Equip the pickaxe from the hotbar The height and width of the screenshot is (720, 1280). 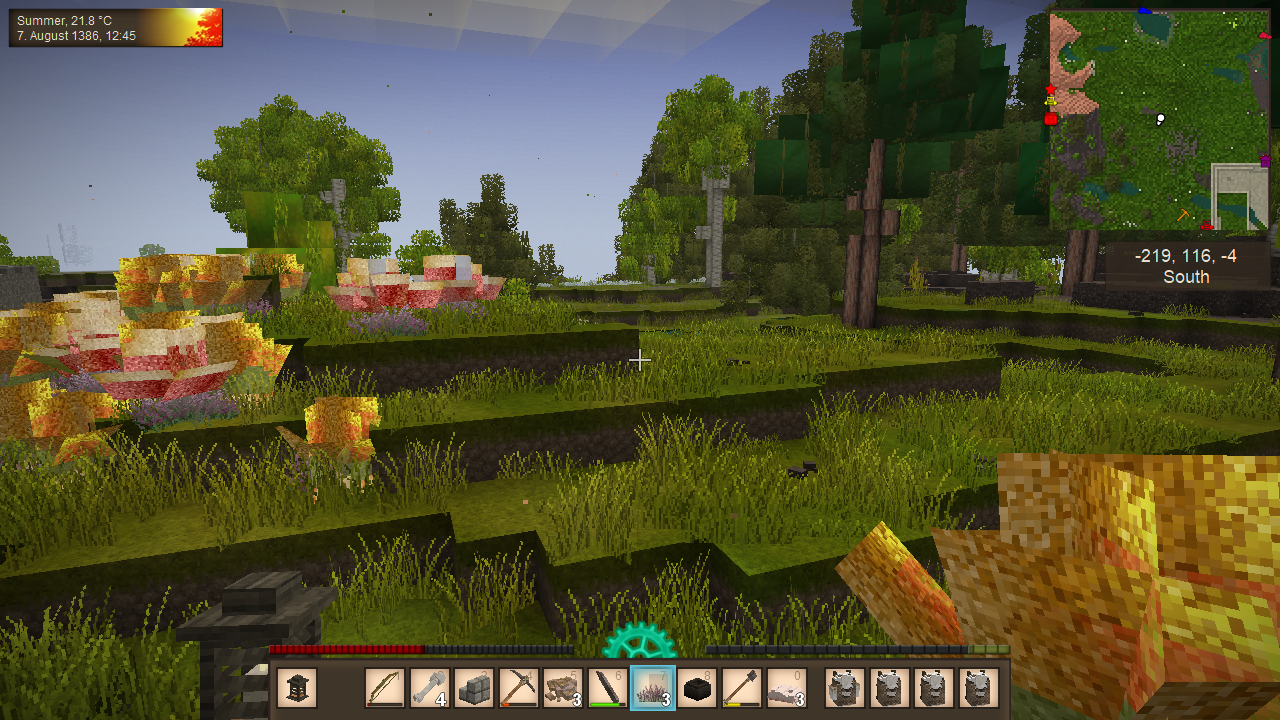tap(519, 688)
